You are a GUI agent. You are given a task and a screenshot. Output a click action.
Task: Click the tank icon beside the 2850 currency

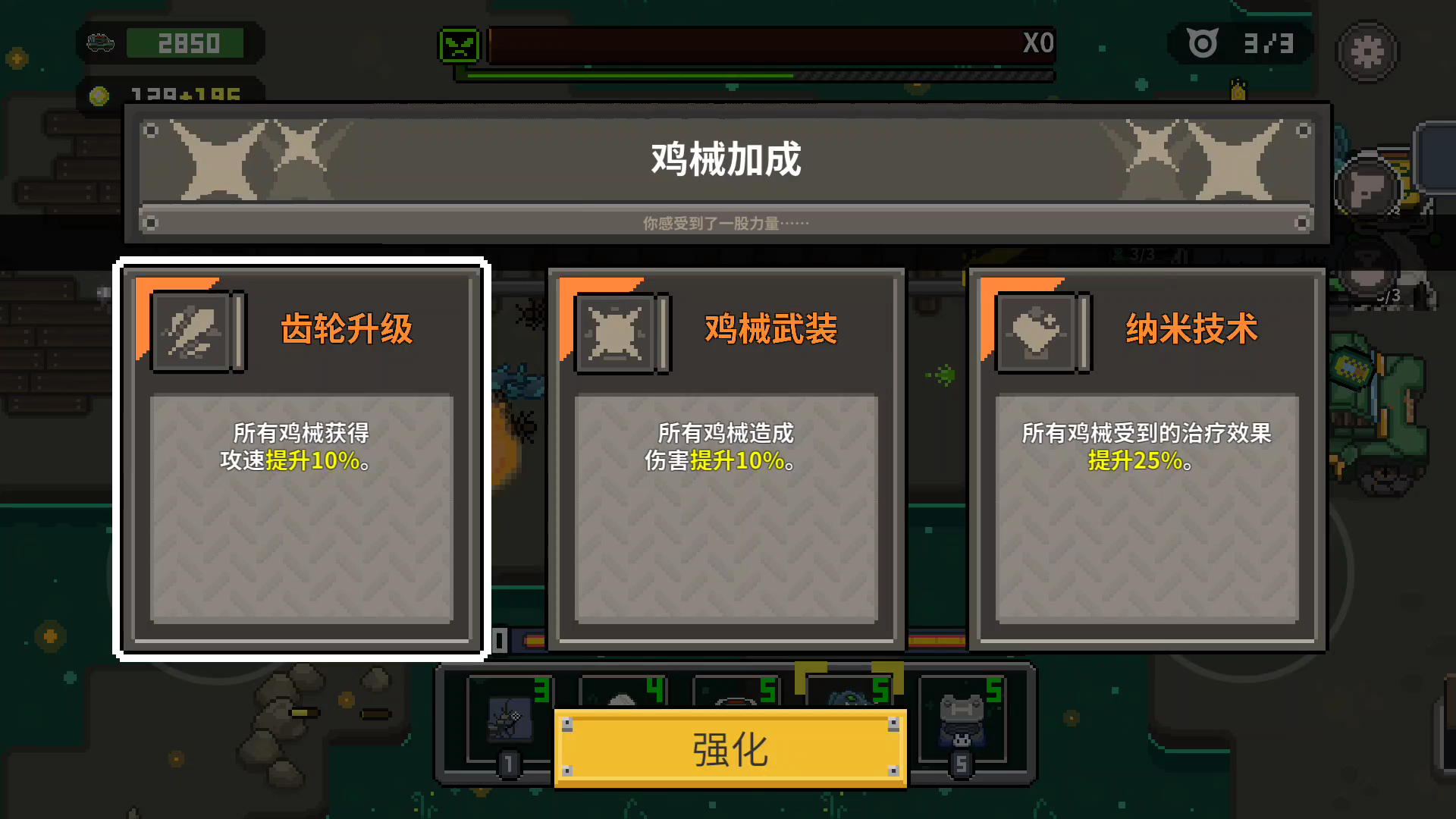point(100,43)
